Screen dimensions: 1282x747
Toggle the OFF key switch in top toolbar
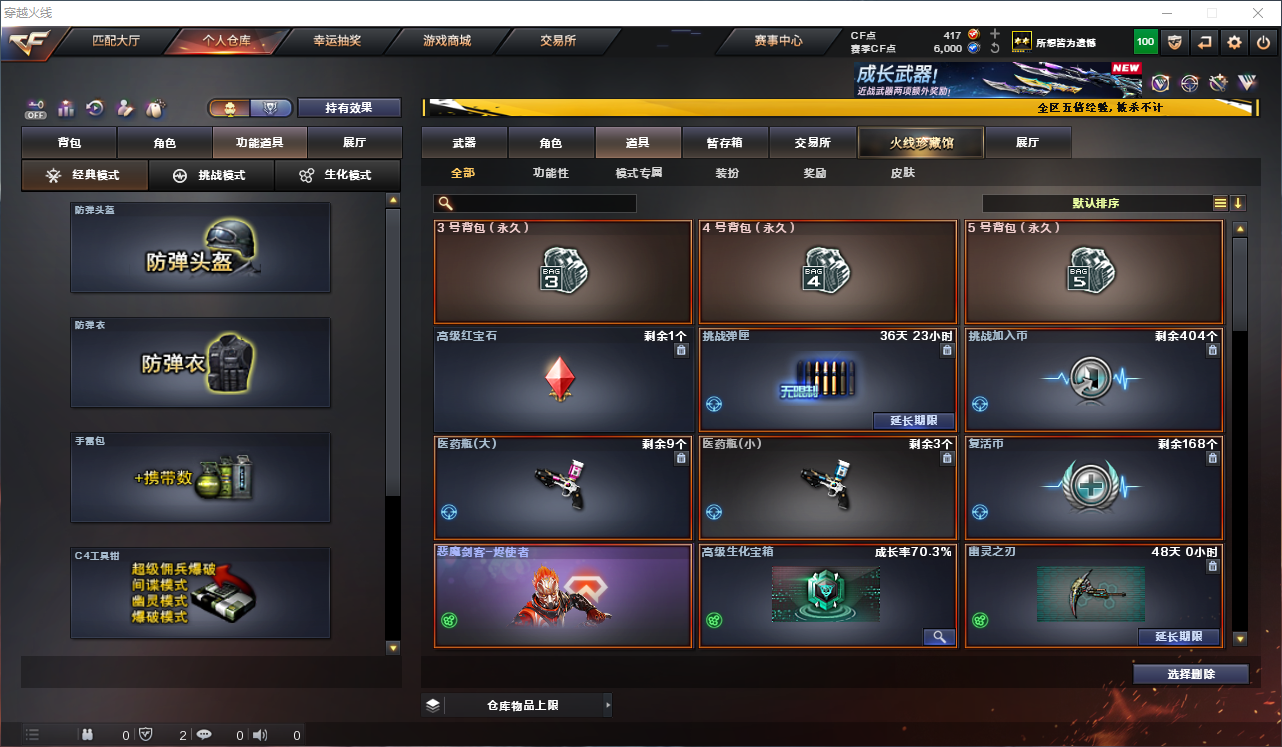pyautogui.click(x=35, y=108)
